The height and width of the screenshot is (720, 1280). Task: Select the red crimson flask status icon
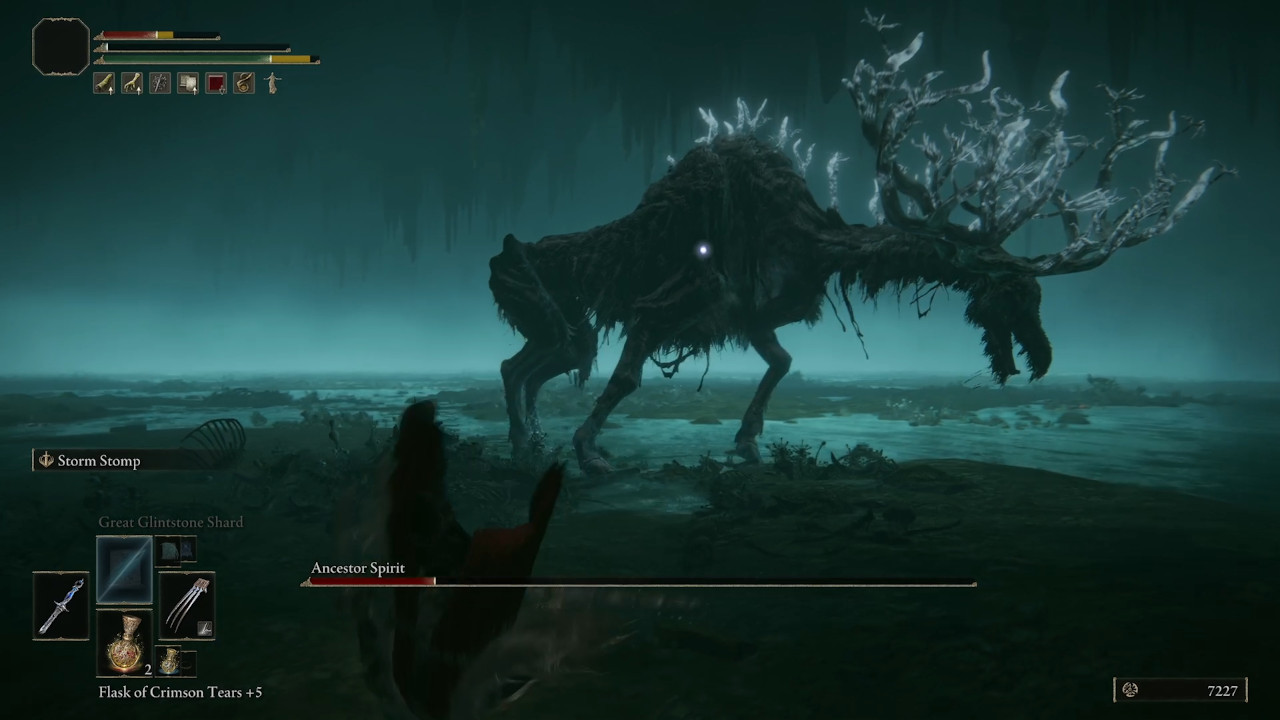(215, 83)
